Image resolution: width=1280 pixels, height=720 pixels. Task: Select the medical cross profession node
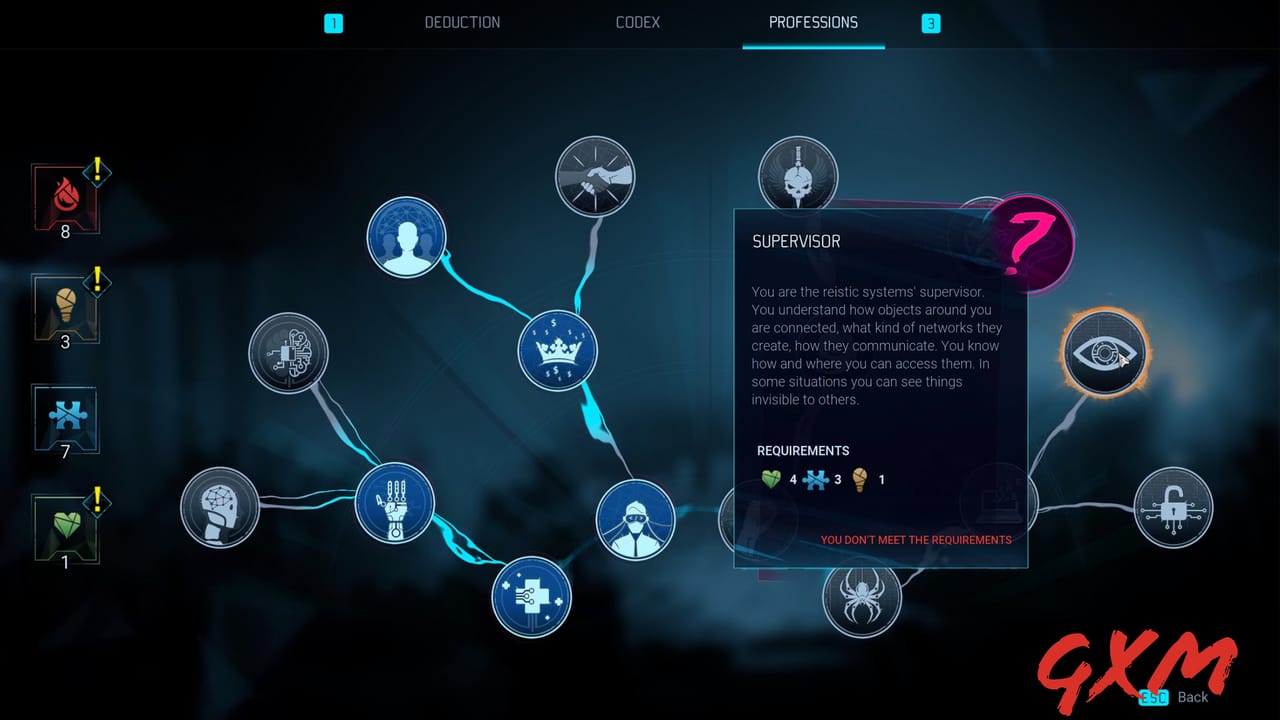pyautogui.click(x=531, y=599)
